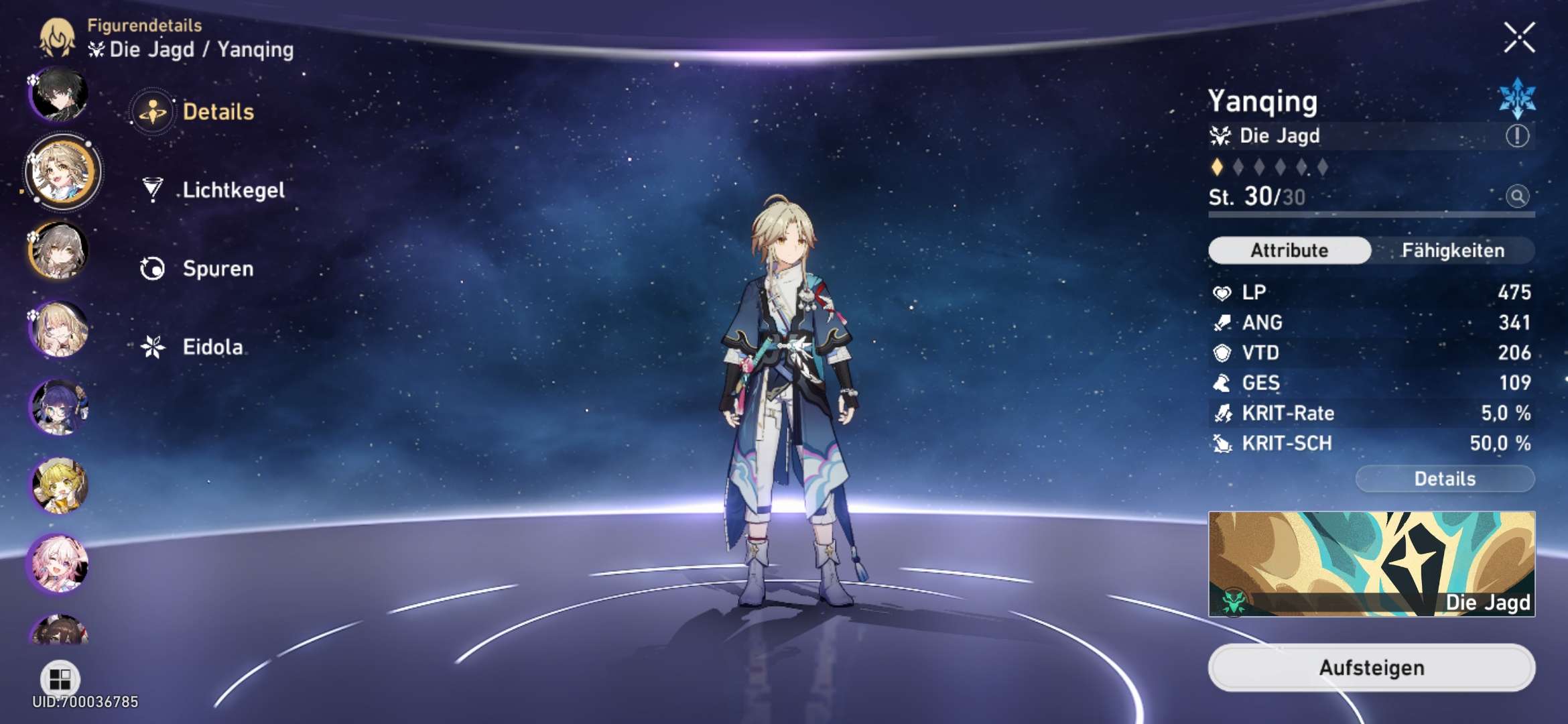Image resolution: width=1568 pixels, height=724 pixels.
Task: Switch to the Attribute tab
Action: tap(1289, 251)
